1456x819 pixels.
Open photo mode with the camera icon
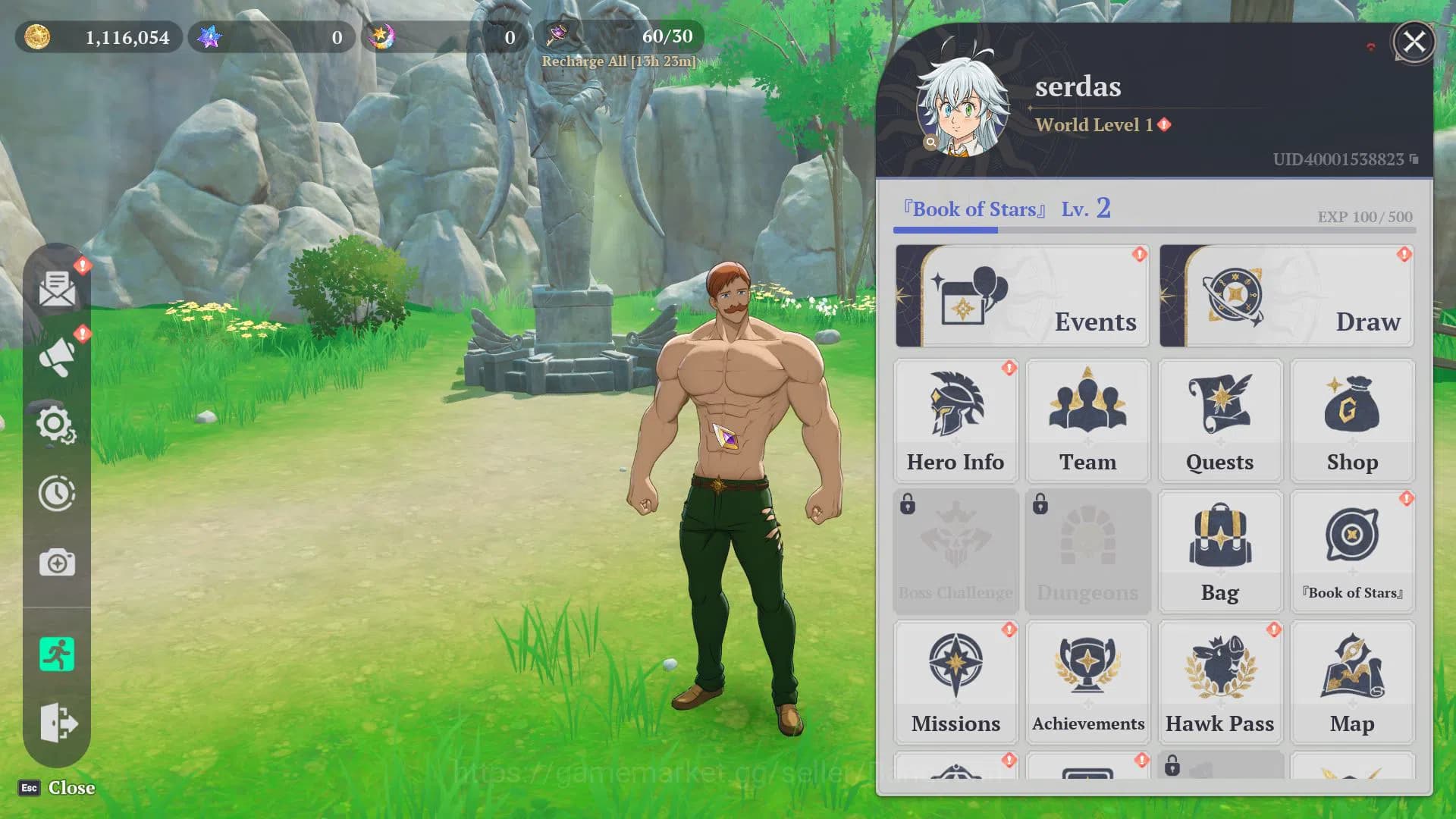pyautogui.click(x=57, y=563)
